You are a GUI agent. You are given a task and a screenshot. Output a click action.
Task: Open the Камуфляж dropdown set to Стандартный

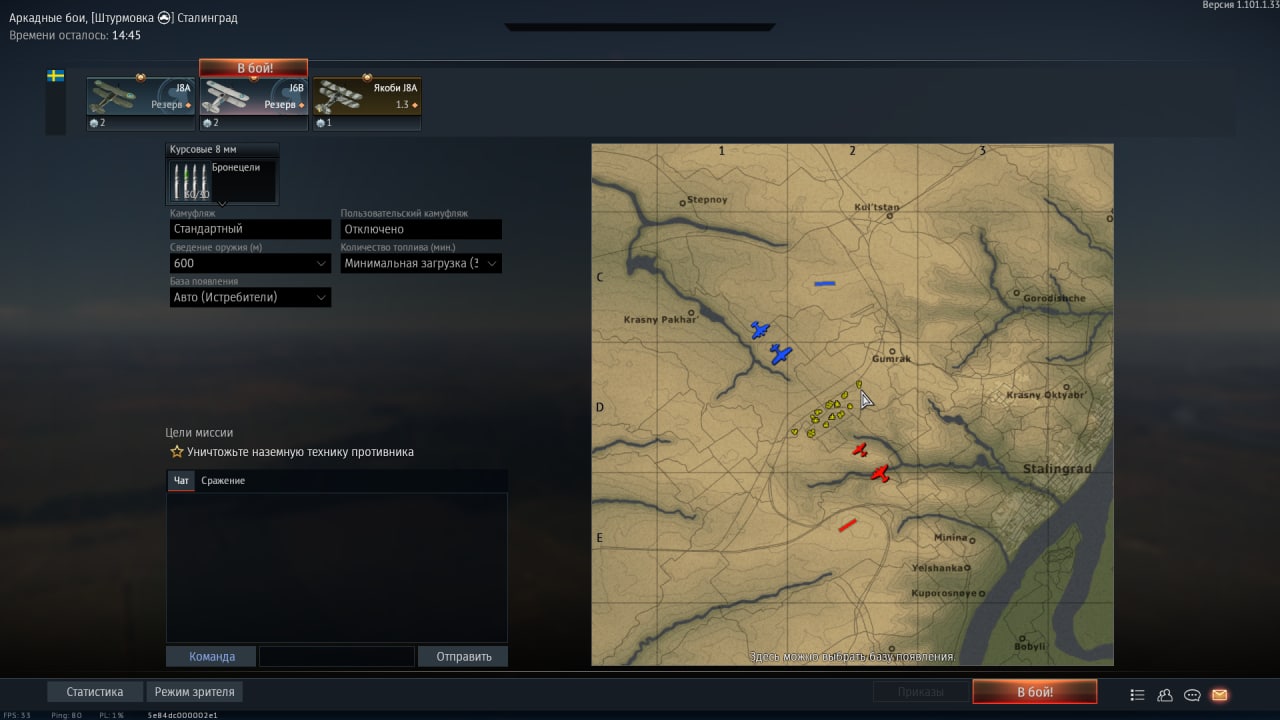[x=250, y=229]
